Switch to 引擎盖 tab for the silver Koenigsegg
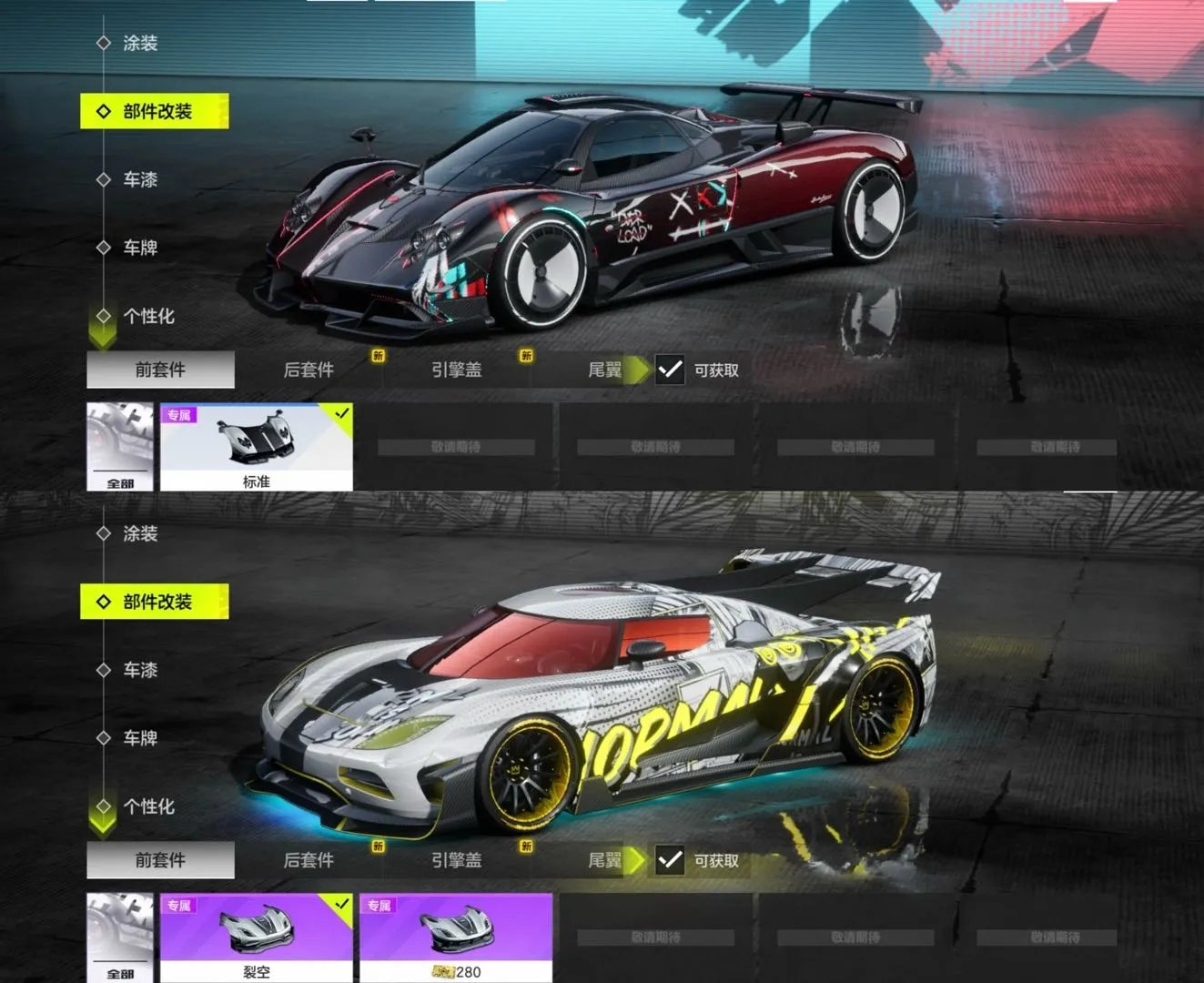The image size is (1204, 983). 456,860
